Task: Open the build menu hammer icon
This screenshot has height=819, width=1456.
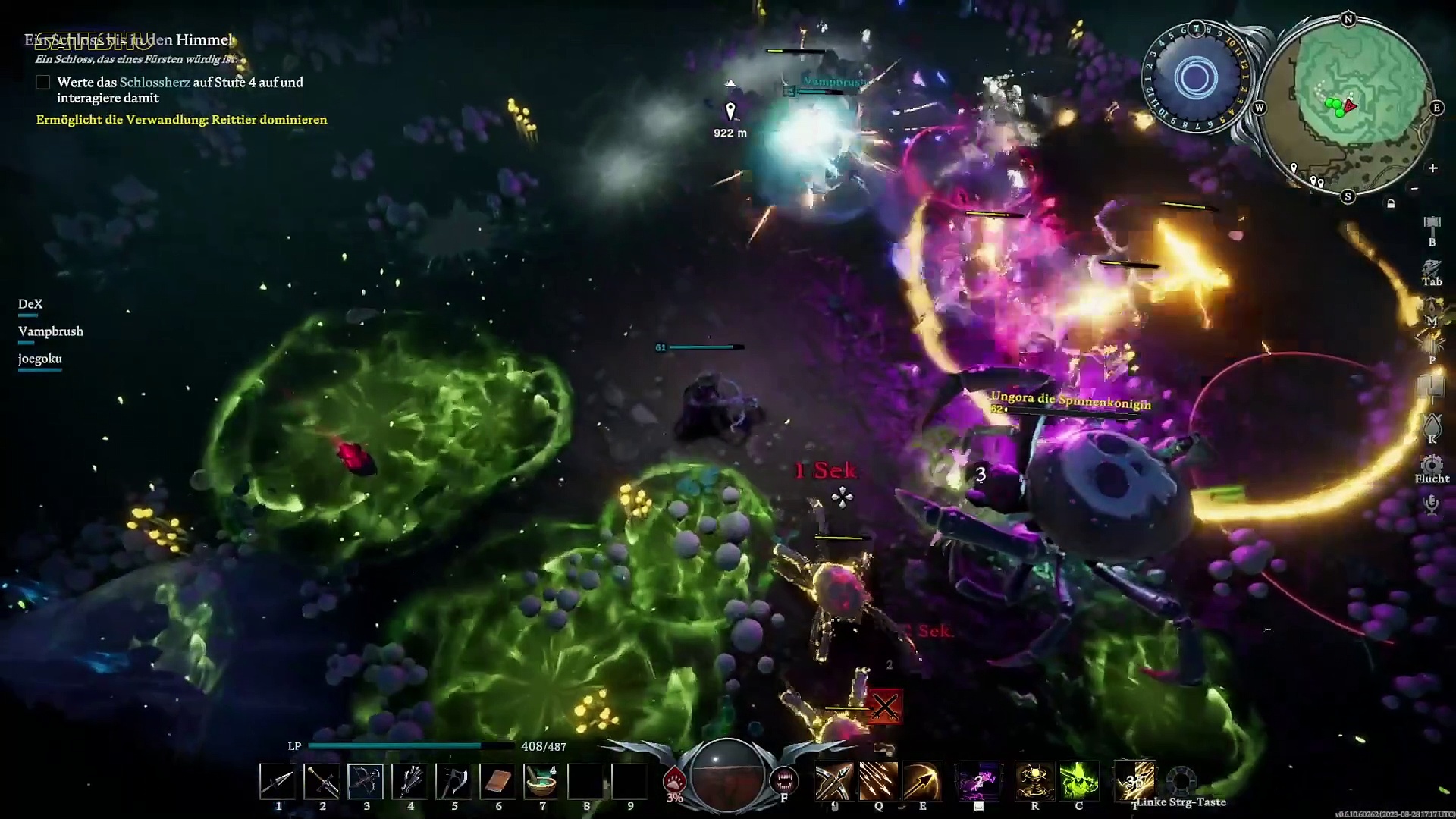Action: coord(1432,225)
